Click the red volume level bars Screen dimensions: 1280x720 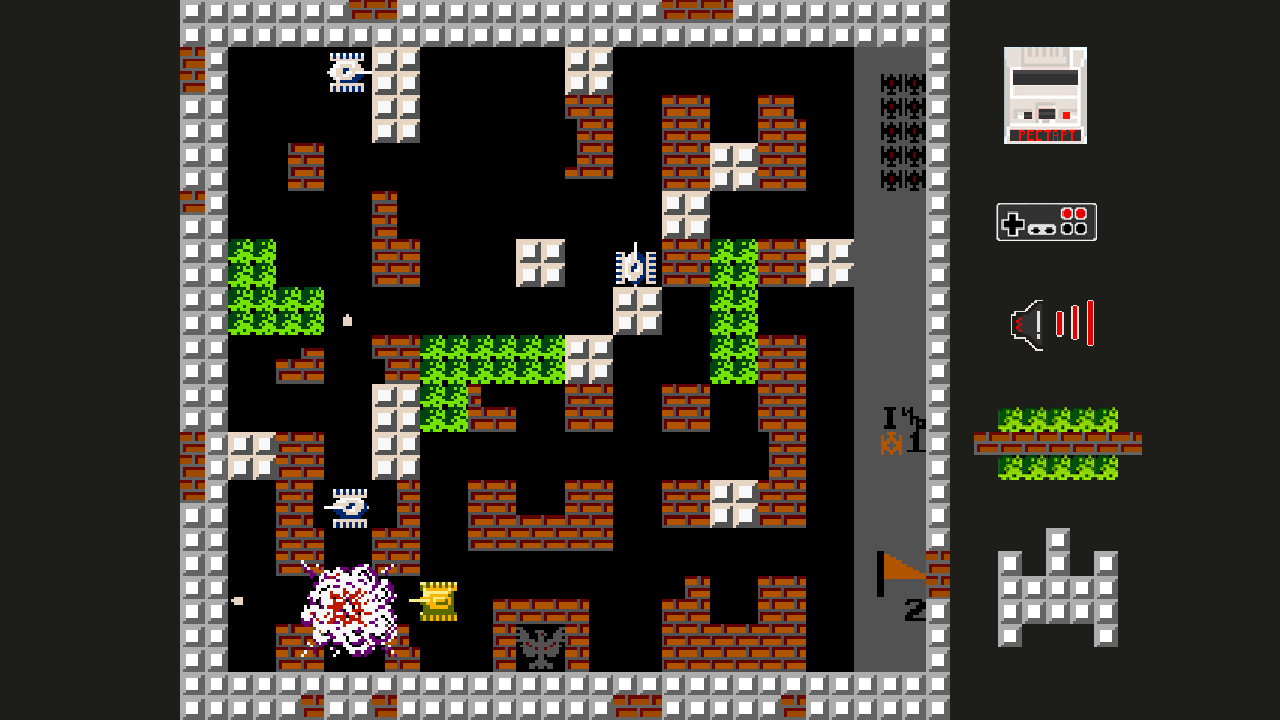click(x=1075, y=322)
